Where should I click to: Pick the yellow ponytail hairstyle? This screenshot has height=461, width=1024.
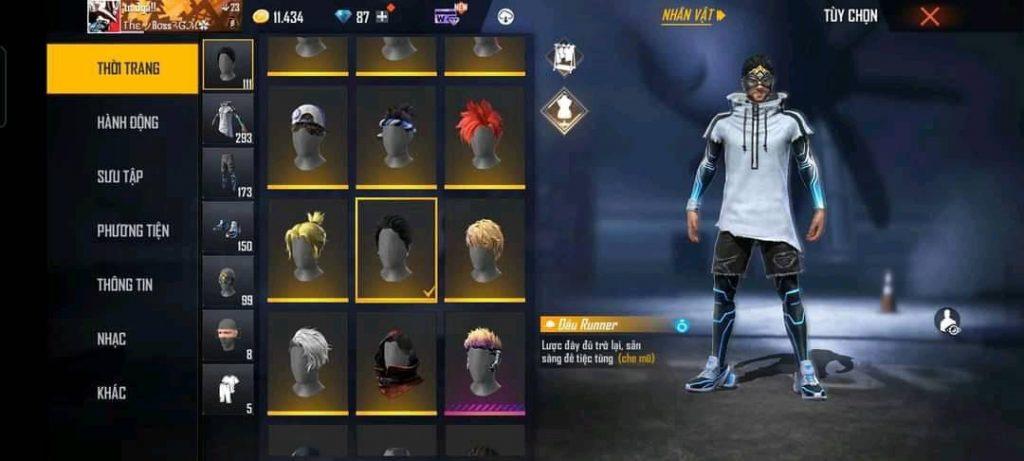tap(308, 249)
